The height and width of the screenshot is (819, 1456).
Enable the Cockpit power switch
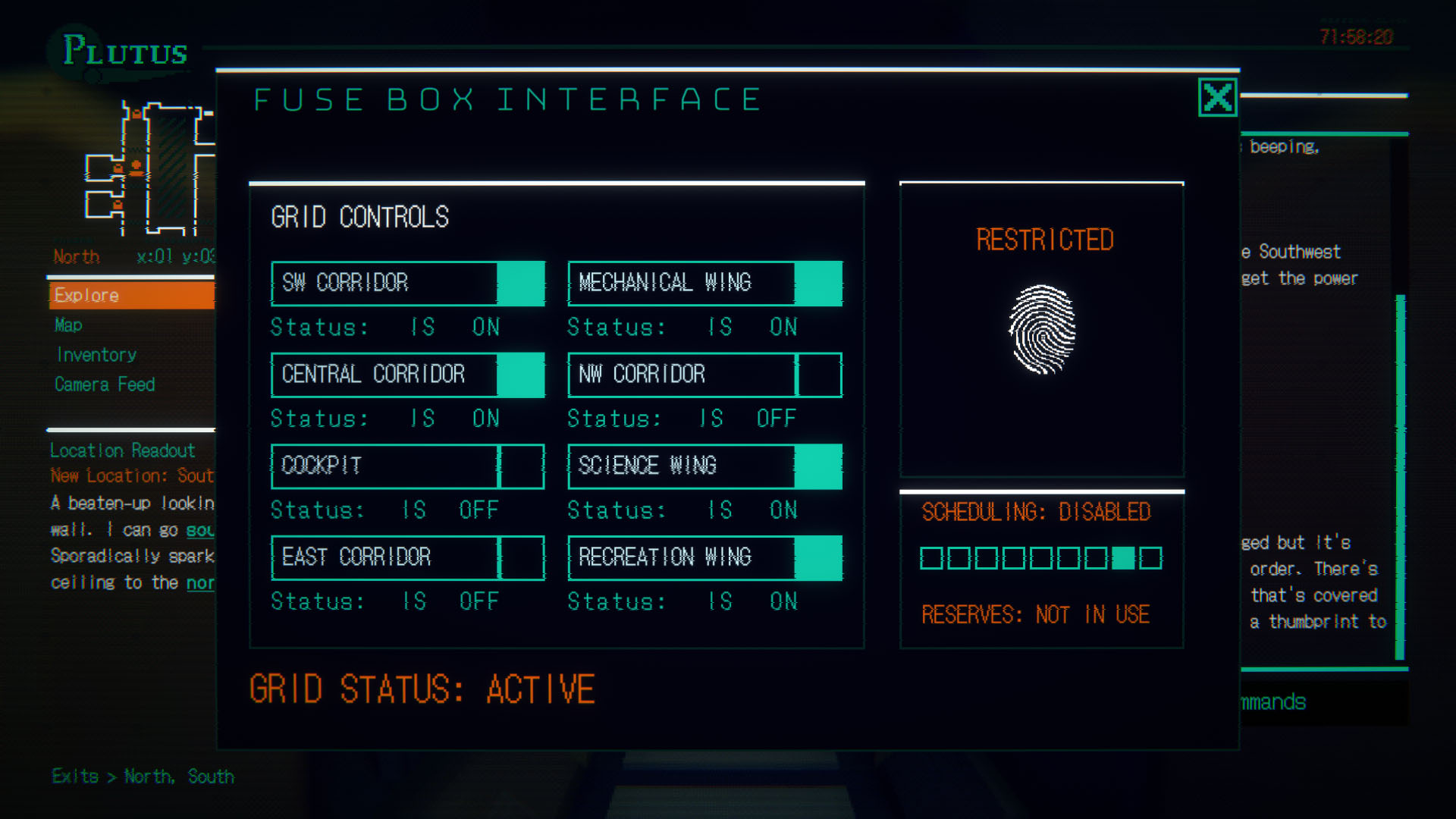click(522, 466)
